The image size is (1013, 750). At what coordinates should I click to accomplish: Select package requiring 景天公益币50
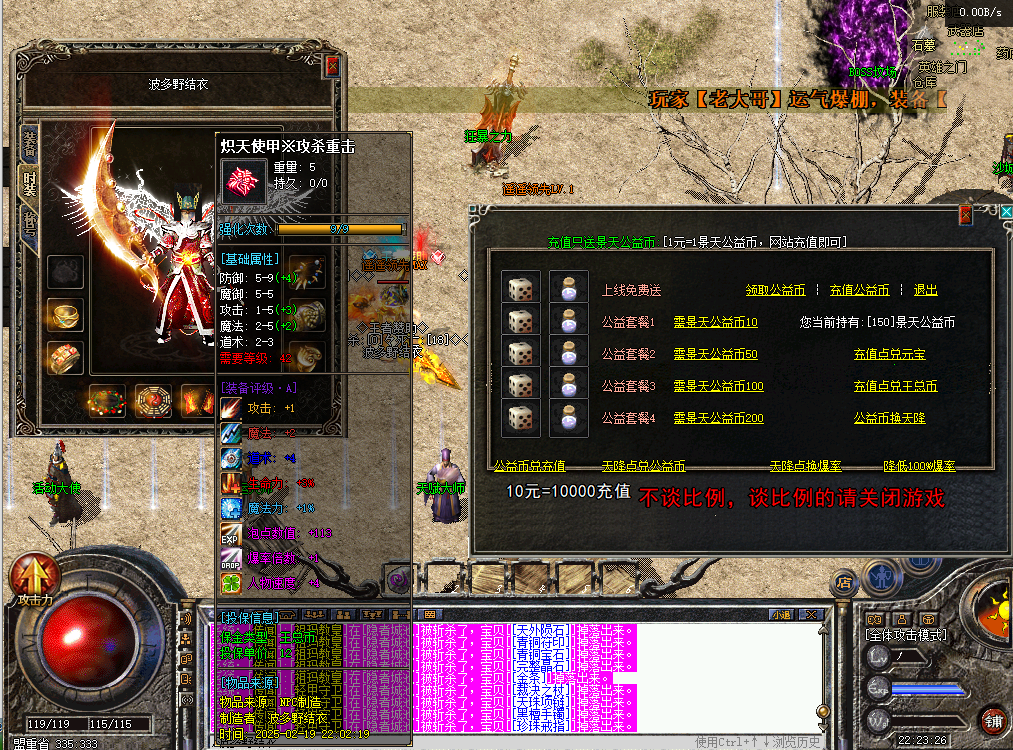(715, 354)
